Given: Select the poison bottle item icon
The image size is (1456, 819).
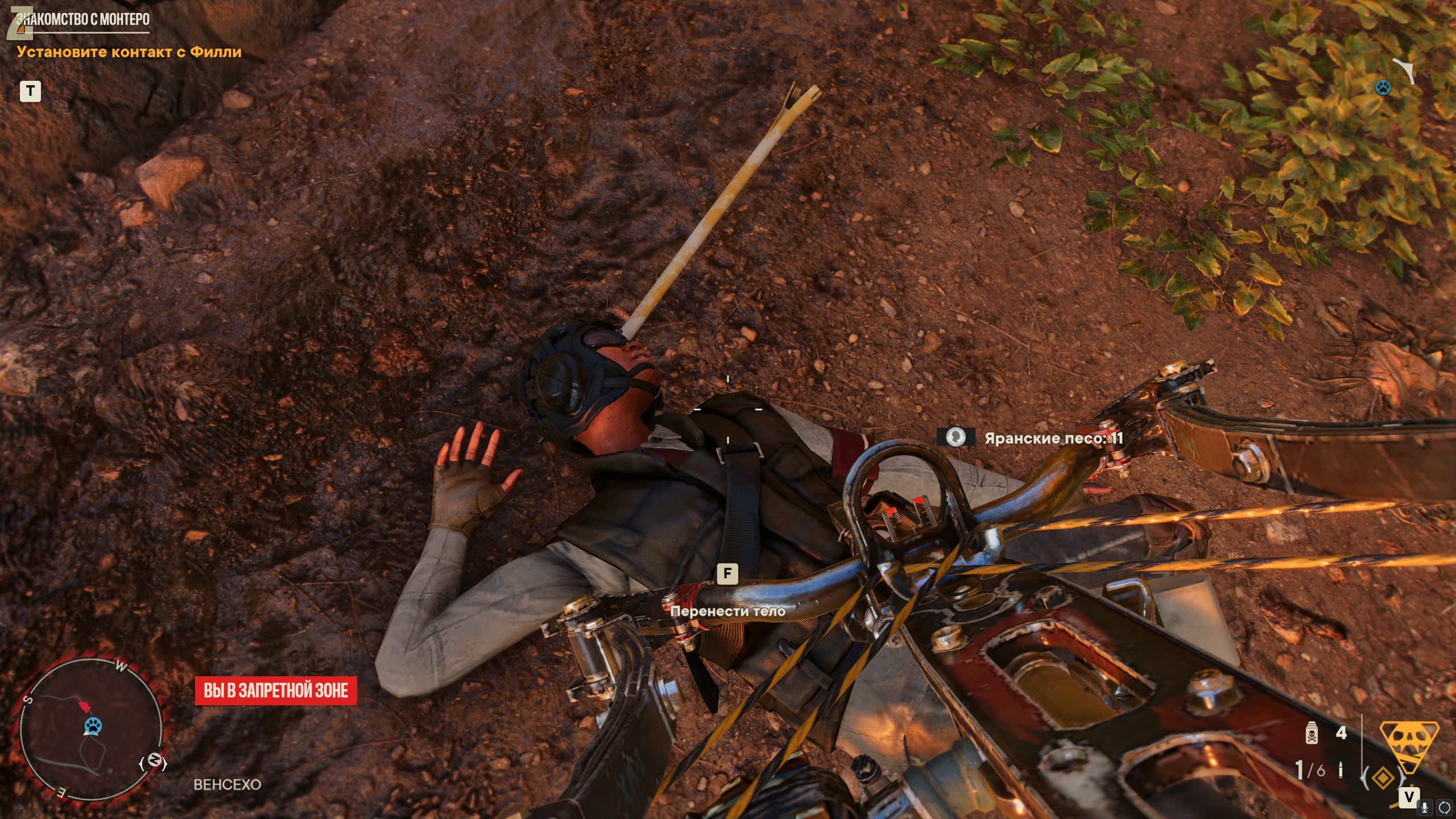Looking at the screenshot, I should tap(1312, 733).
